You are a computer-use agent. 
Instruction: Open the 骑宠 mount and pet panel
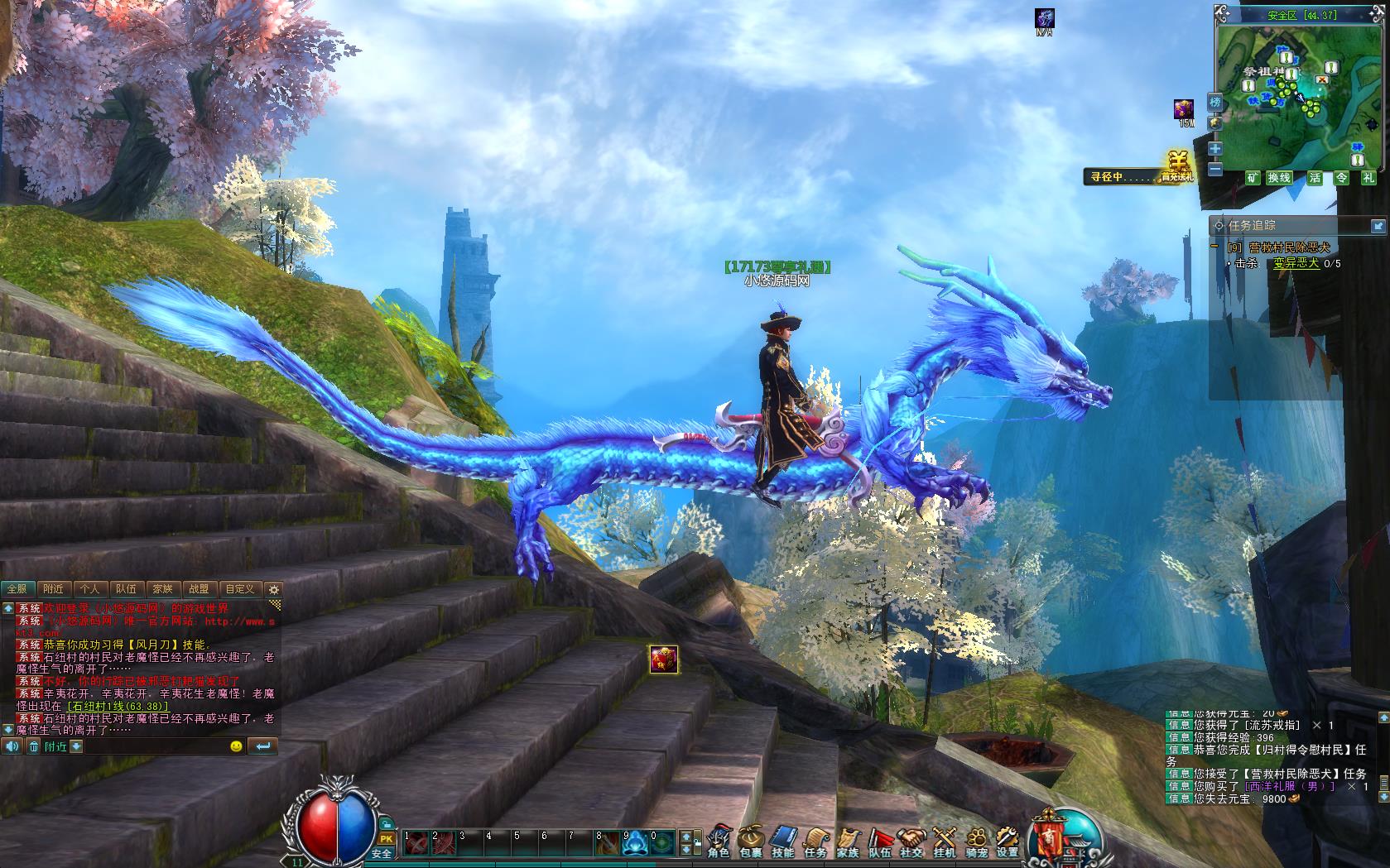(x=977, y=842)
